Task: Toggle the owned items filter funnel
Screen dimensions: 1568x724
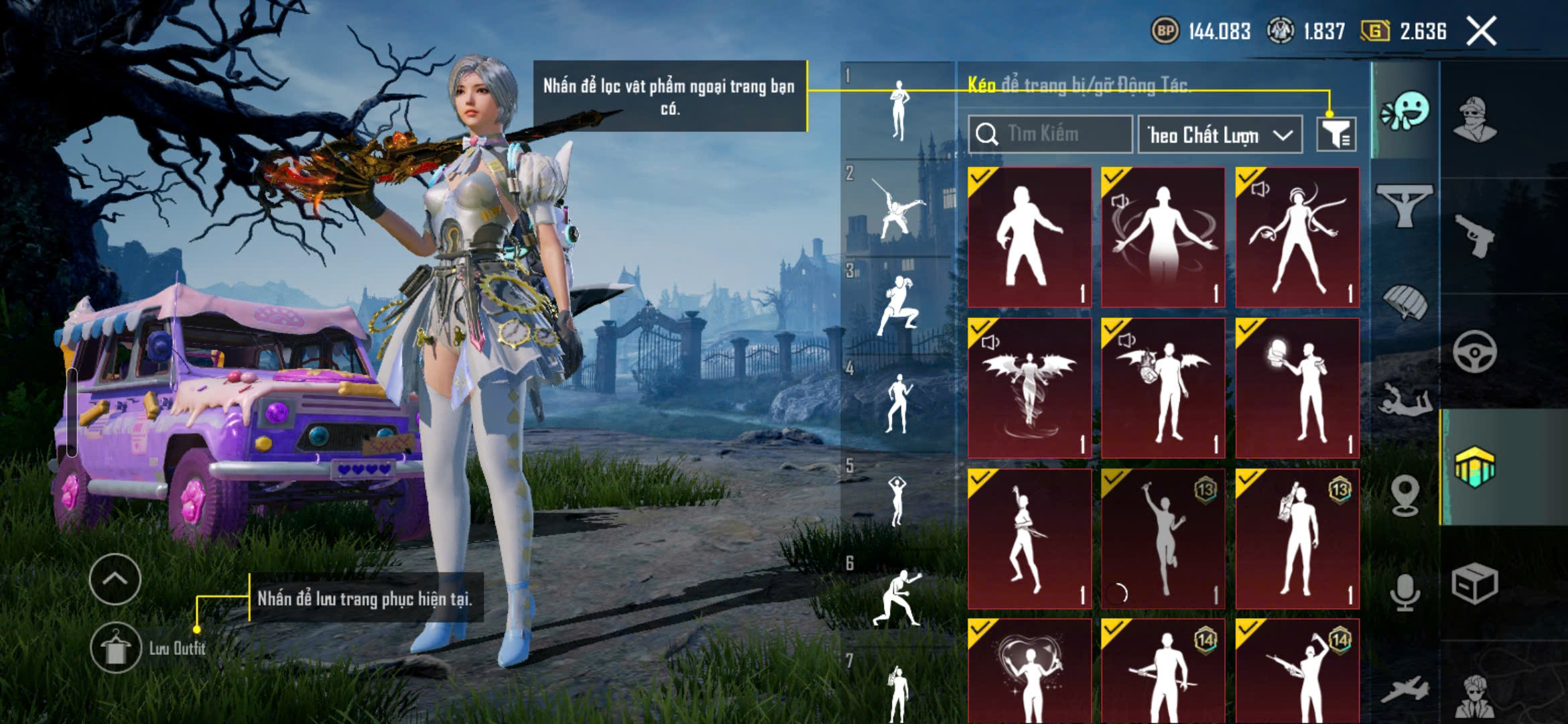Action: 1336,135
